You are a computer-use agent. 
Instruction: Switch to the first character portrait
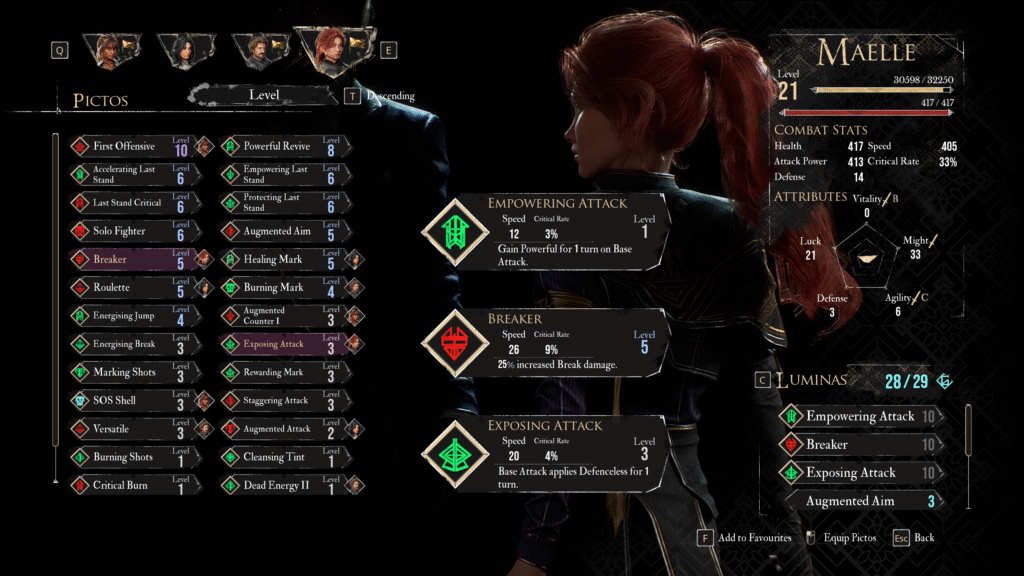tap(108, 49)
